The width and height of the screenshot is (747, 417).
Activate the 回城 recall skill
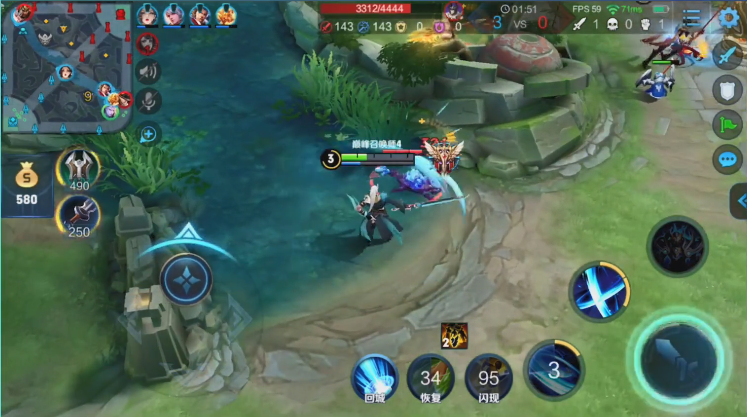[x=375, y=378]
